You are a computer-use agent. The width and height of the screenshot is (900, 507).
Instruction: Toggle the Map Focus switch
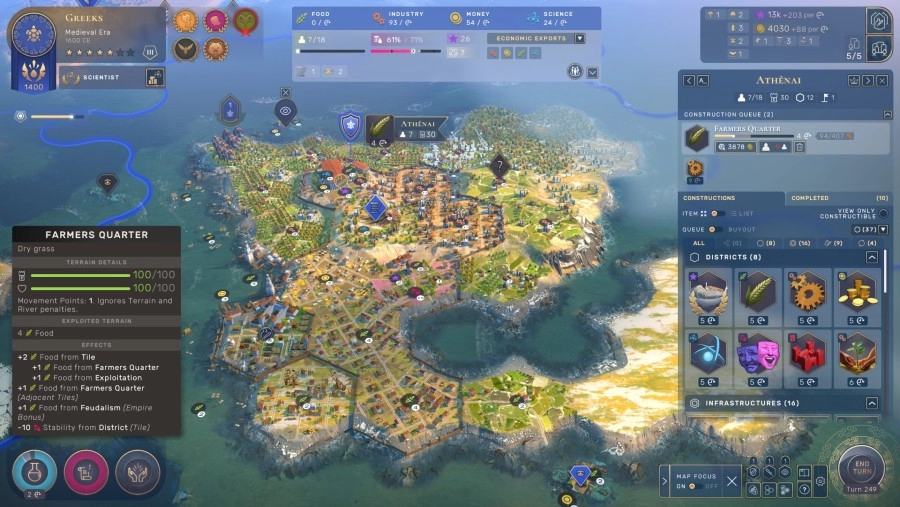pyautogui.click(x=699, y=487)
